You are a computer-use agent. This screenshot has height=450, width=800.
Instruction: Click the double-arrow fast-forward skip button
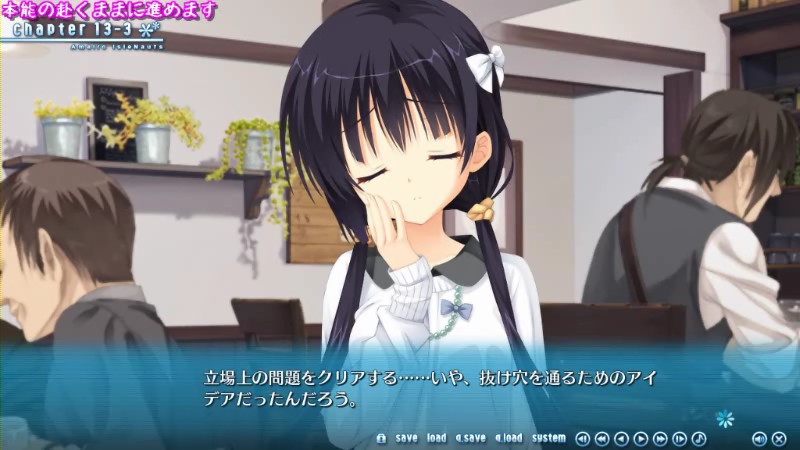click(660, 438)
